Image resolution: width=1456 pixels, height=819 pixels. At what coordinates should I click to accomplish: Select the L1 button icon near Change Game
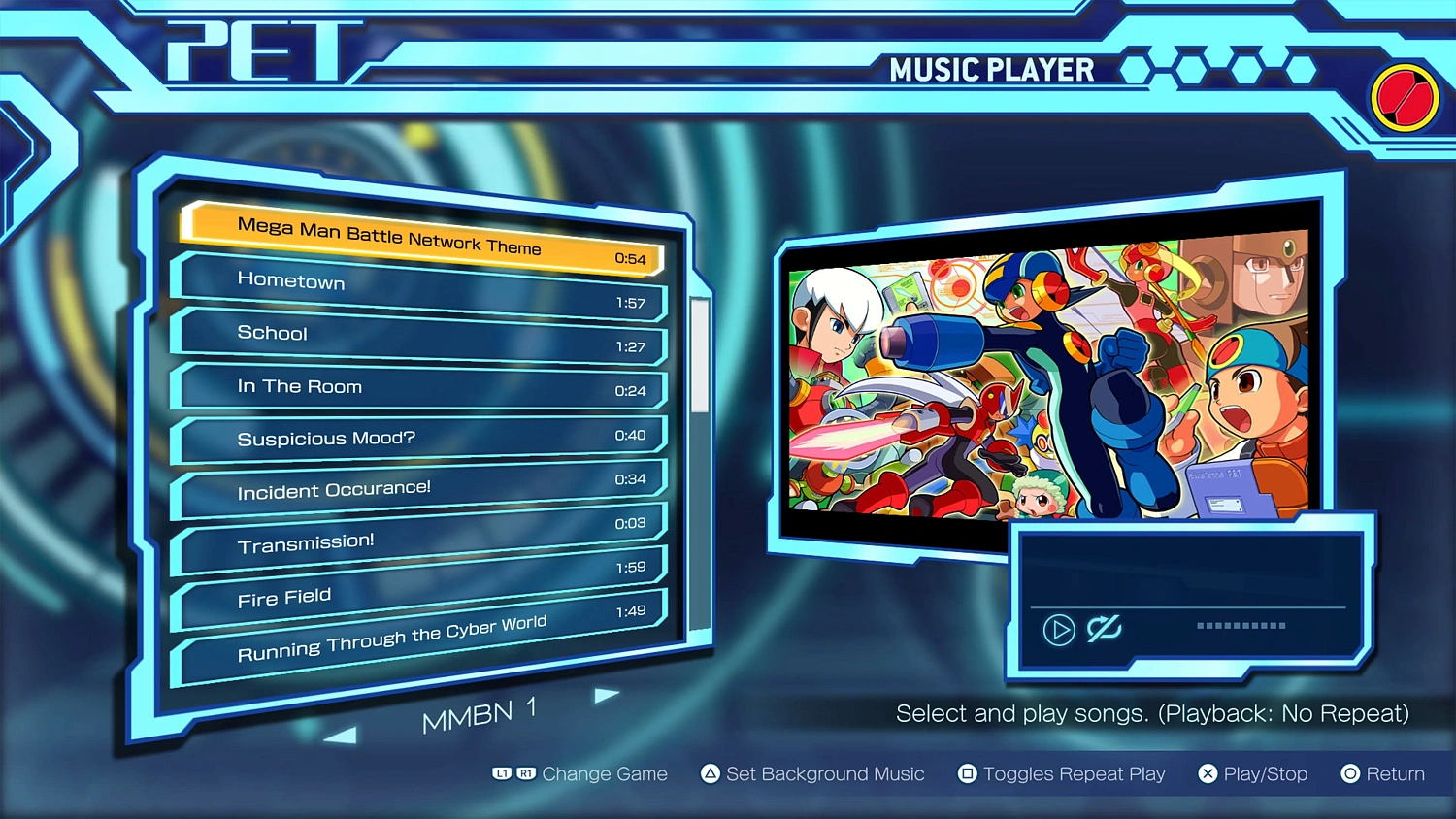click(x=500, y=773)
